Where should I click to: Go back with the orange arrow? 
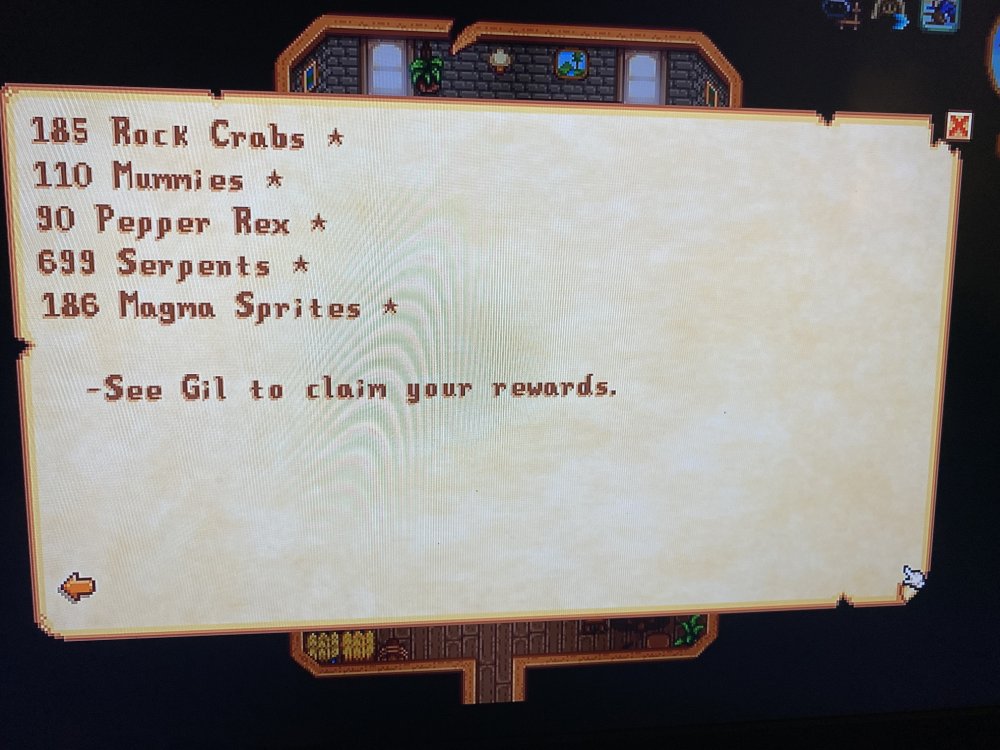coord(77,586)
